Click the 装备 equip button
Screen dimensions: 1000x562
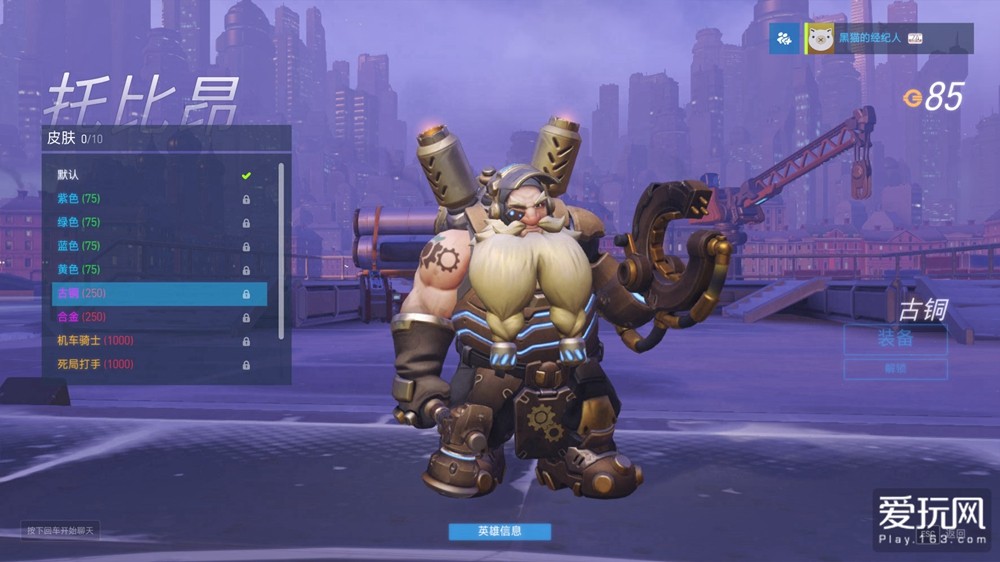[x=895, y=339]
